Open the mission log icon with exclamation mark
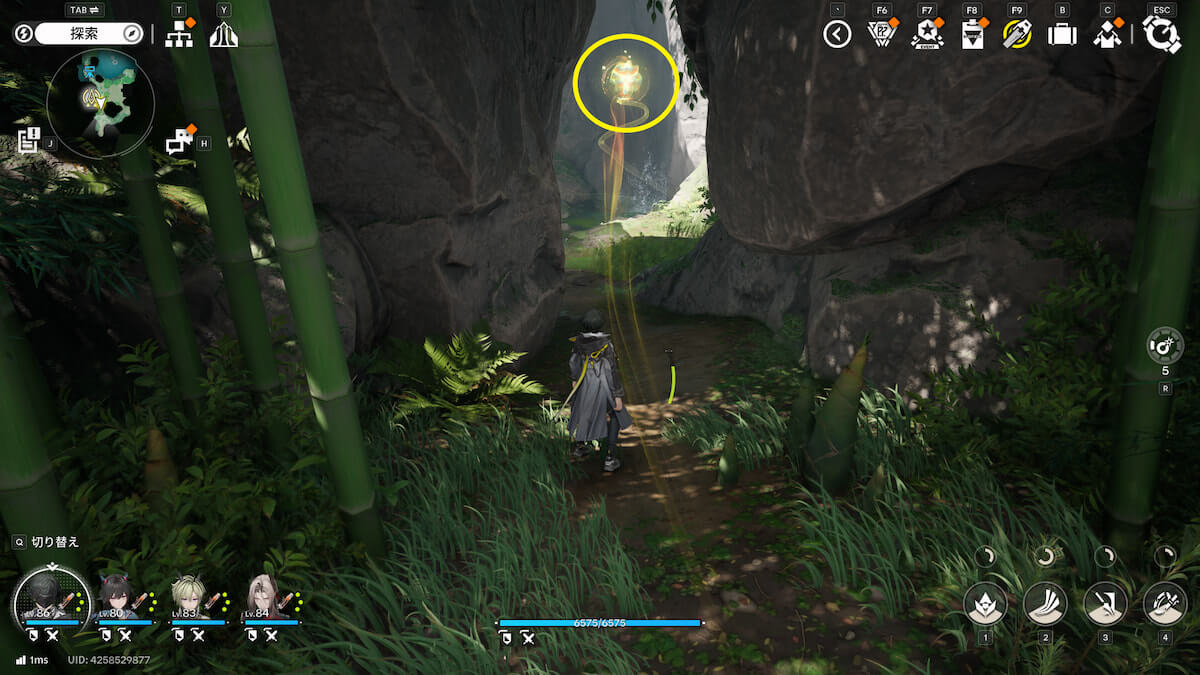Screen dimensions: 1200x675 [x=29, y=140]
